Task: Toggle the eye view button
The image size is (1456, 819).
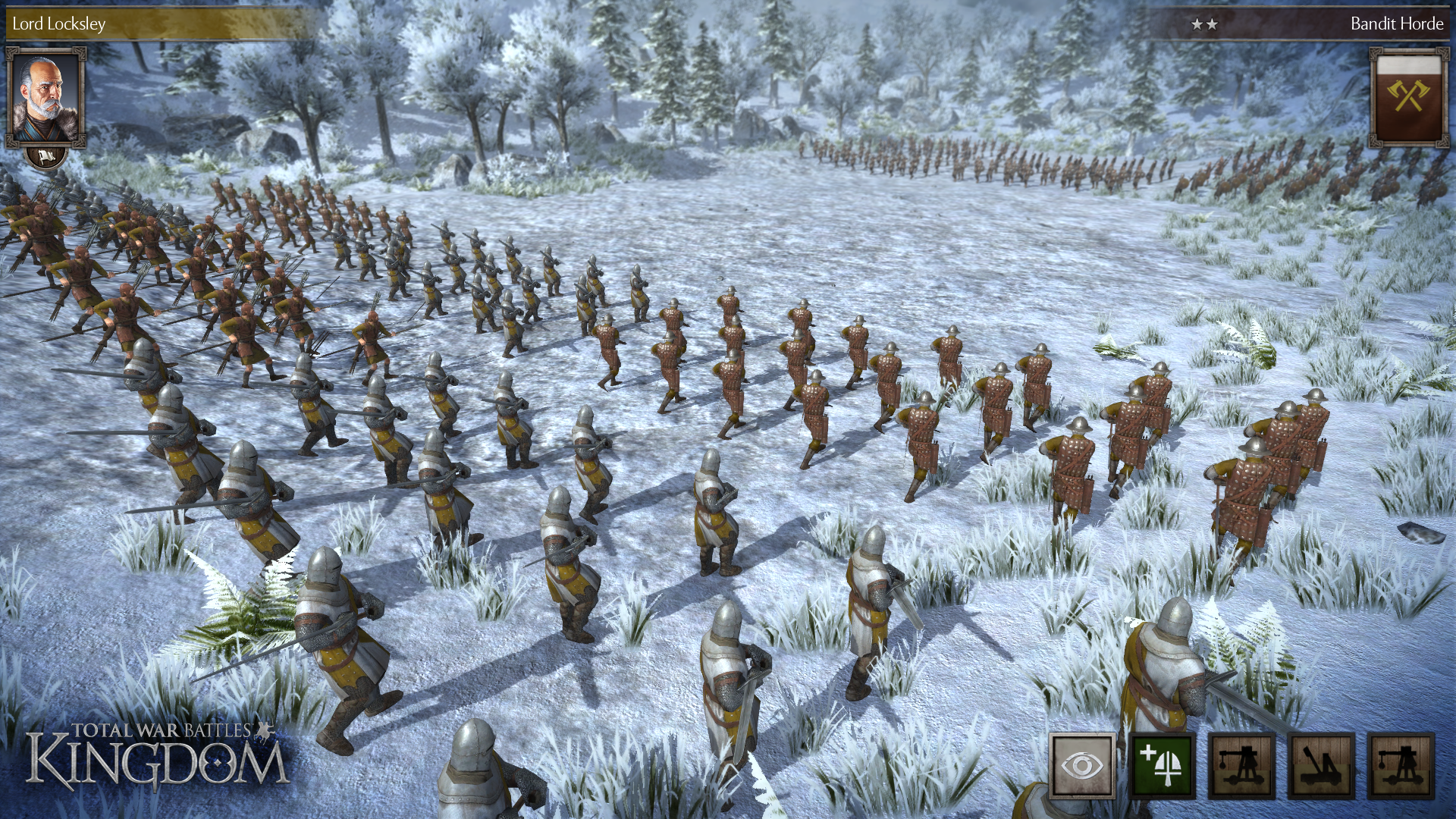Action: coord(1082,766)
